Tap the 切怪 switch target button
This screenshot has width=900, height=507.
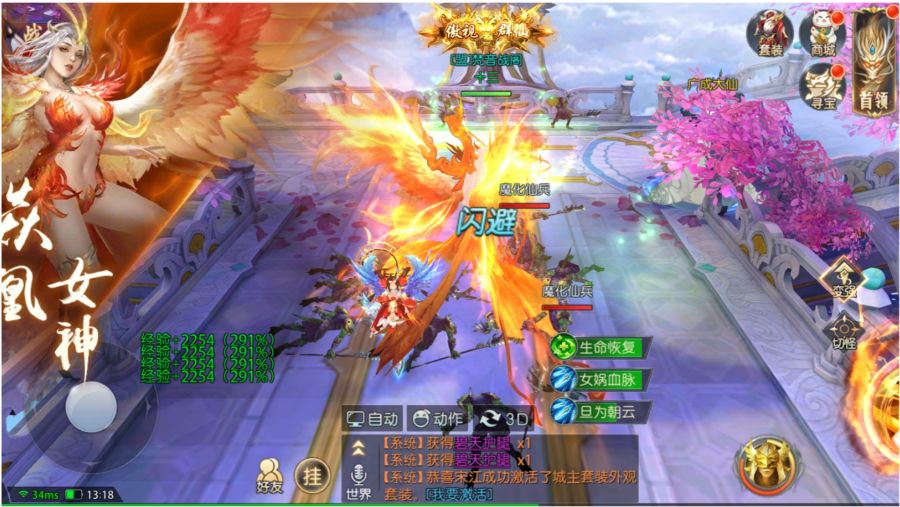pyautogui.click(x=843, y=330)
